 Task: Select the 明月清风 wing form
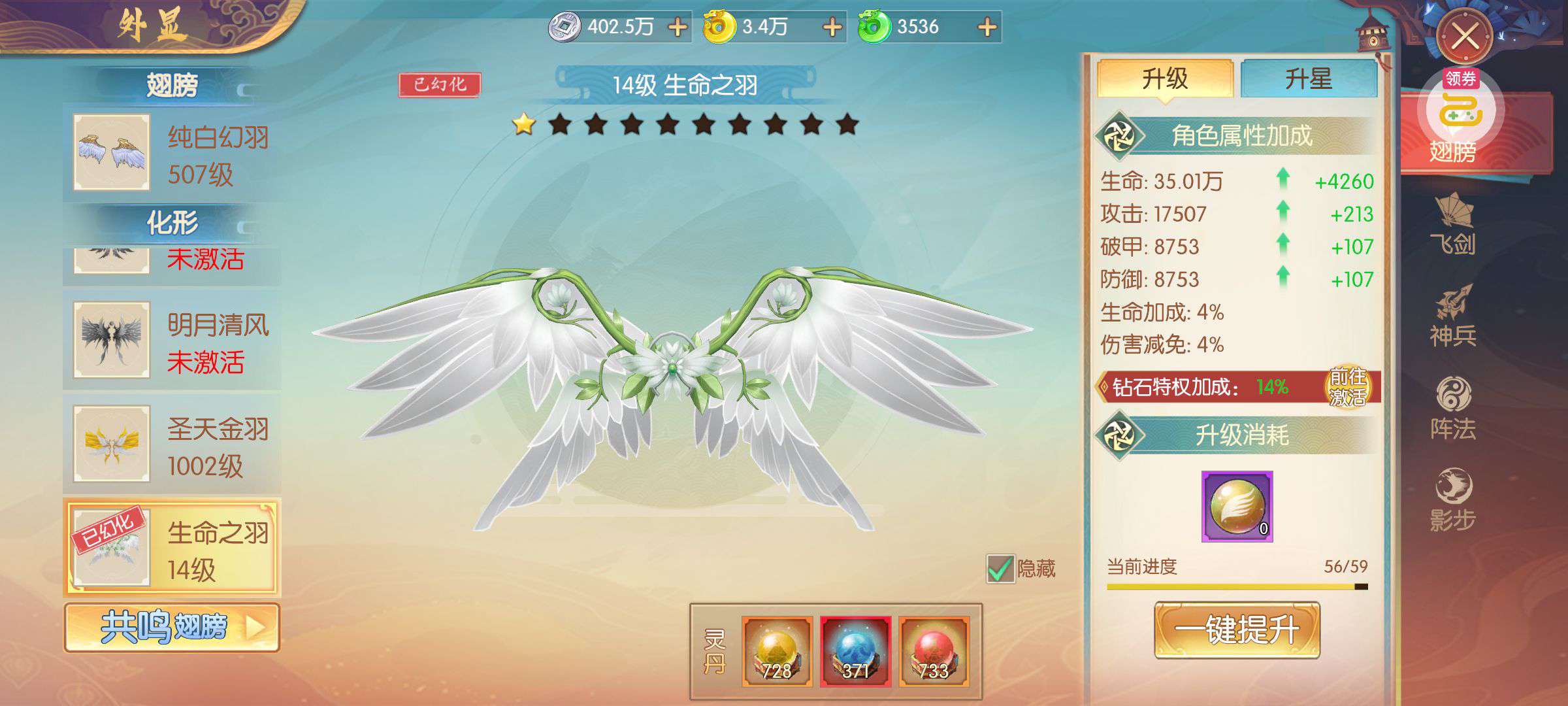point(172,341)
